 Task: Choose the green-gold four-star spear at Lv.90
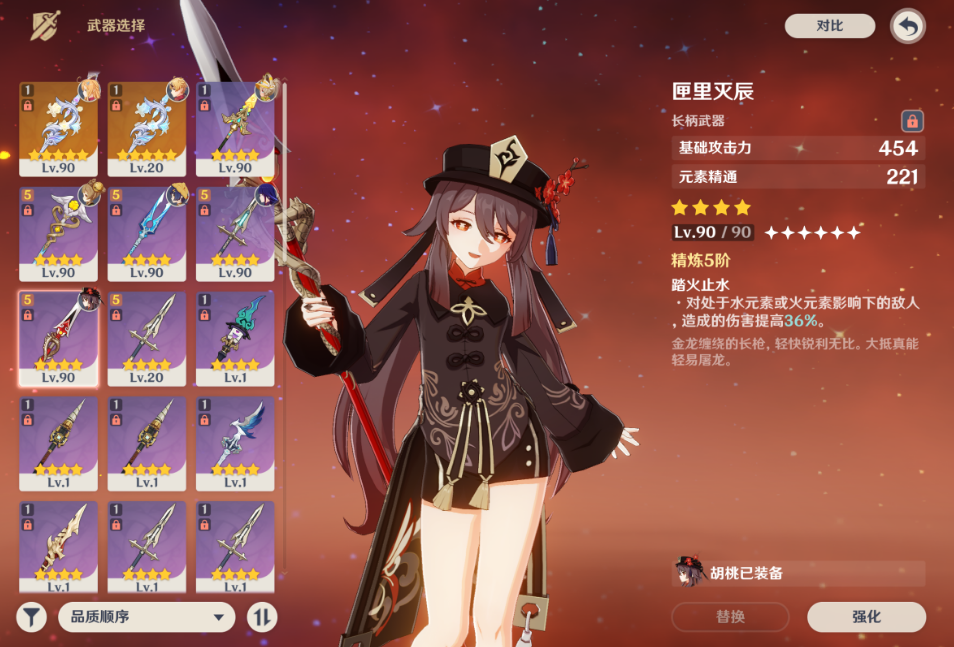[x=235, y=128]
